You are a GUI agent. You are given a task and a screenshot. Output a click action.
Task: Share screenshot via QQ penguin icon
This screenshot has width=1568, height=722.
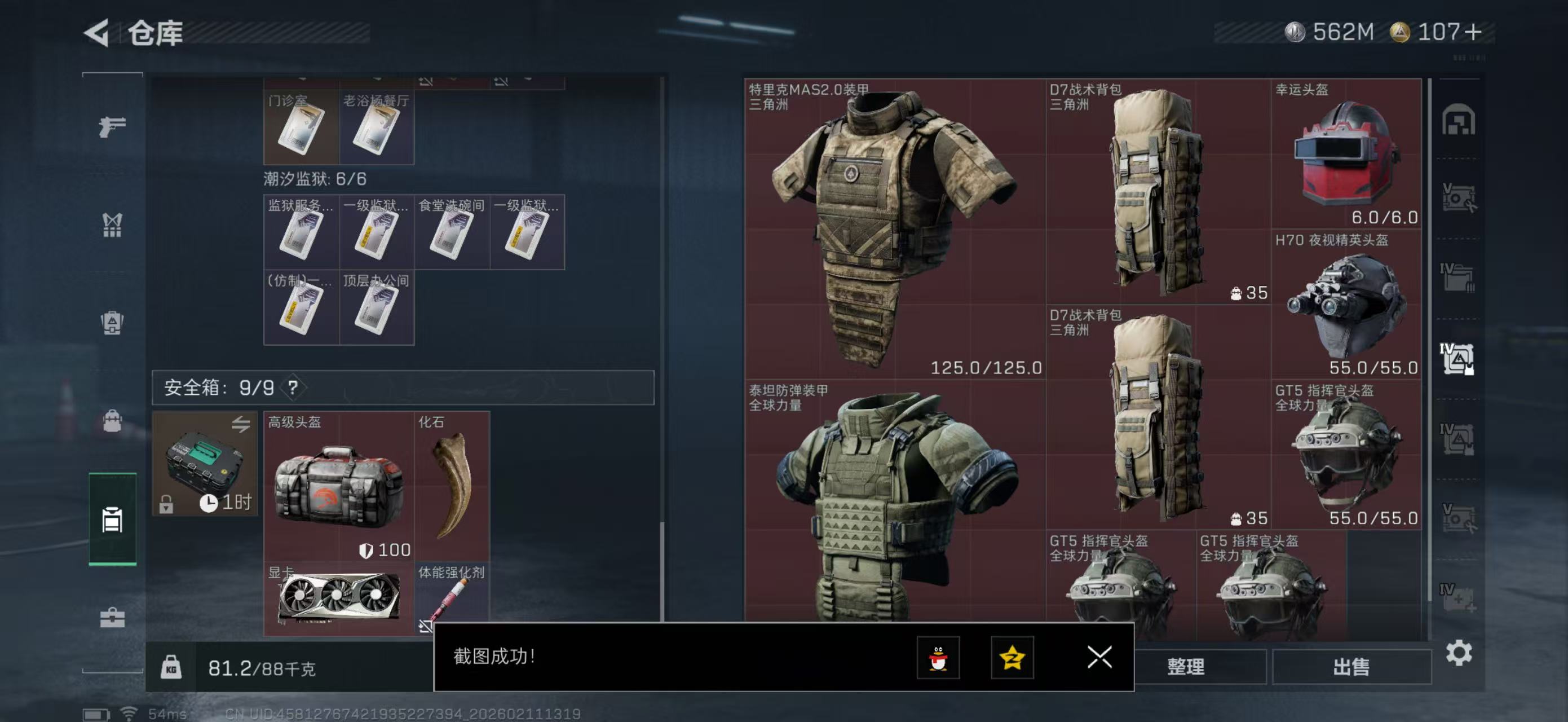pos(938,658)
